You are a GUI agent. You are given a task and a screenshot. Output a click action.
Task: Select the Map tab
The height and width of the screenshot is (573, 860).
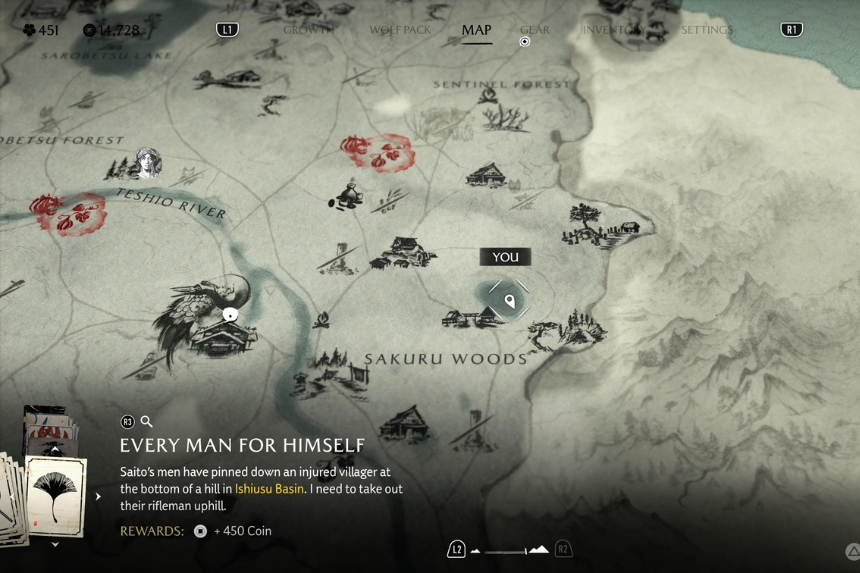click(476, 30)
